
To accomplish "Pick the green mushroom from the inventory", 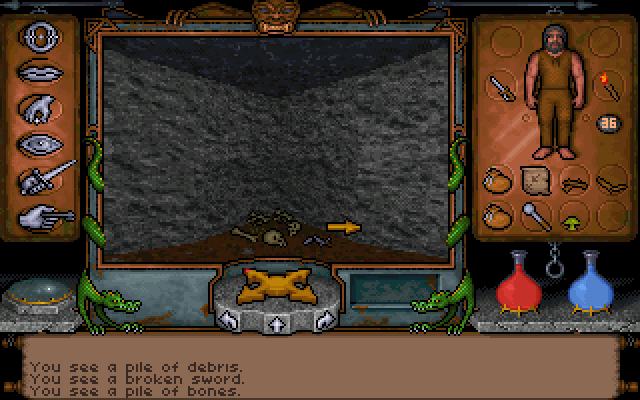I will pos(572,214).
